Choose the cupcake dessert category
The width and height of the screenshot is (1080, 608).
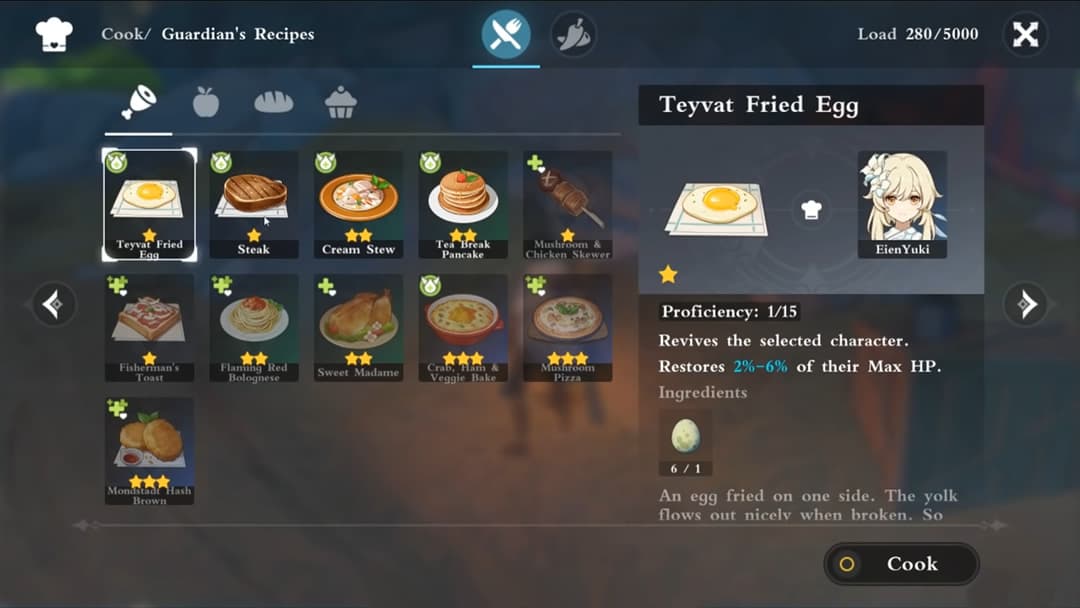point(341,102)
